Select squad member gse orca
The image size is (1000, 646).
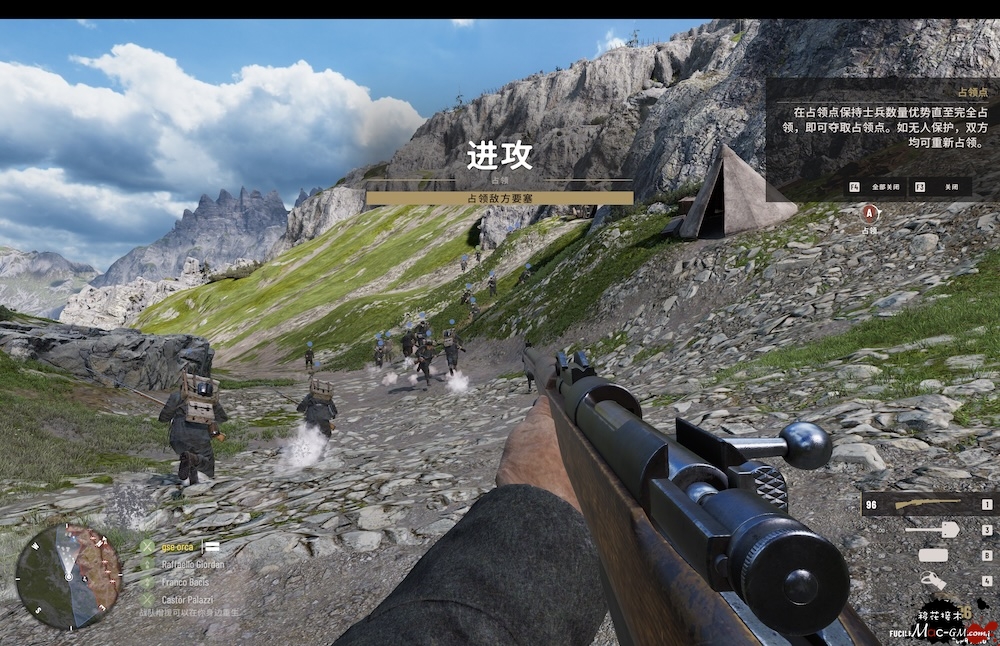[x=180, y=547]
